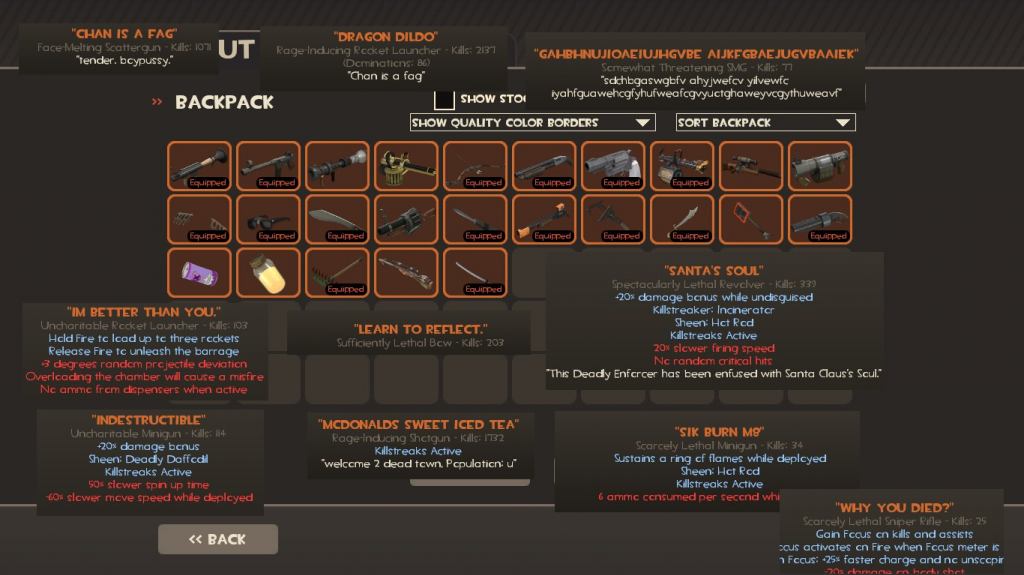Screen dimensions: 1024x575
Task: Pick the Huntsman bow slot
Action: click(x=475, y=166)
